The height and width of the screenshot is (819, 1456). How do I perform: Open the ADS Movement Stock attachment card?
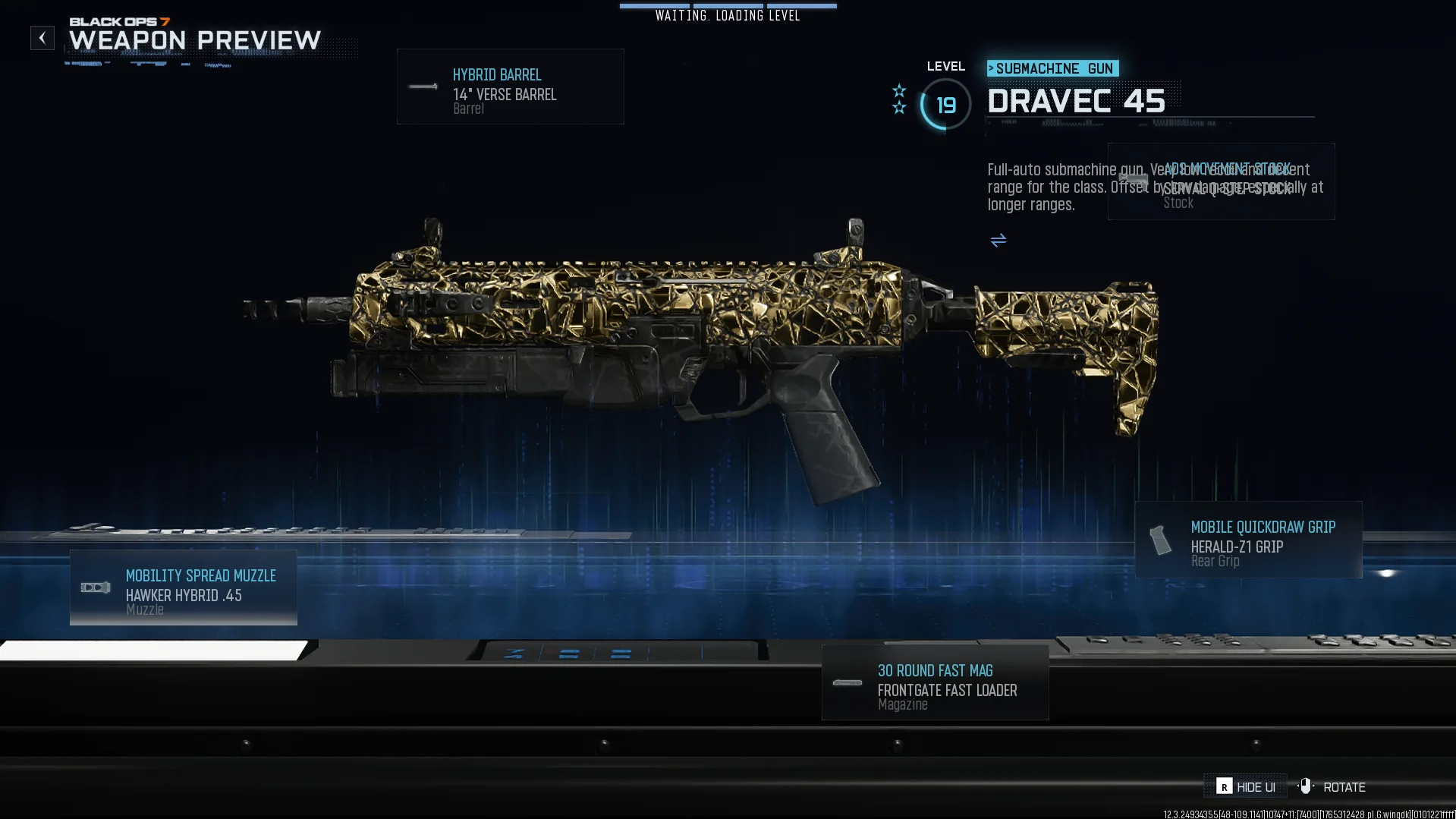pos(1221,182)
